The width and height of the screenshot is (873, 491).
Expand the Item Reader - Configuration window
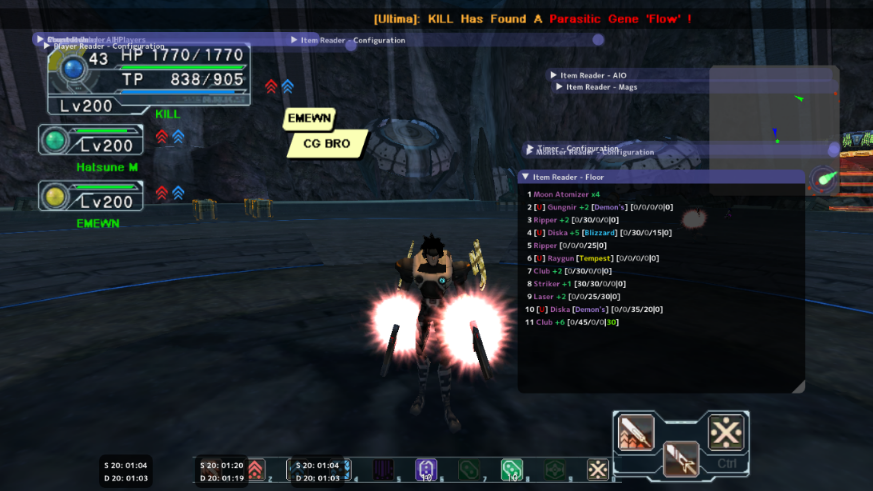tap(294, 40)
